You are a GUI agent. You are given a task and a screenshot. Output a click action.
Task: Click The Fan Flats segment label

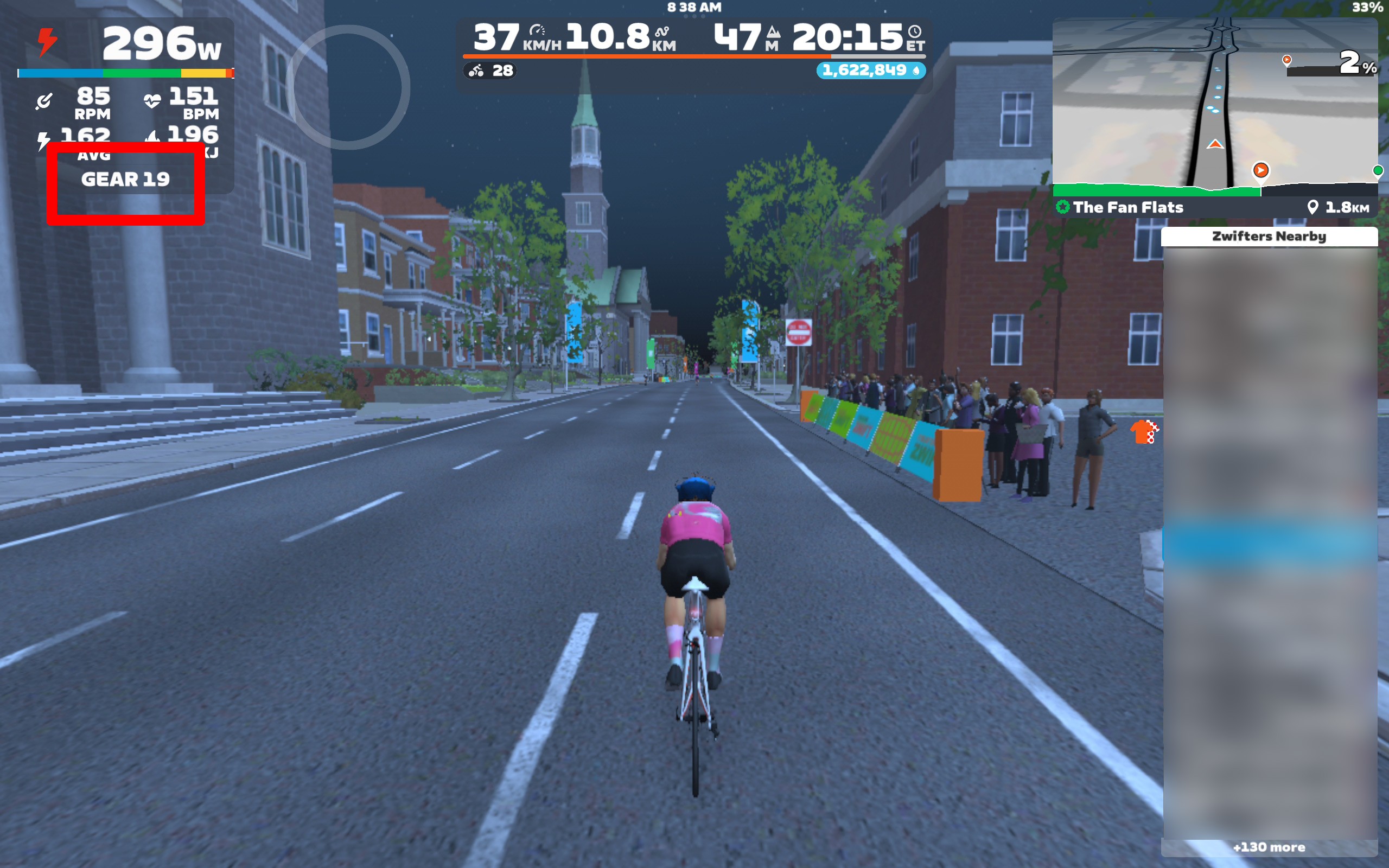click(x=1127, y=207)
